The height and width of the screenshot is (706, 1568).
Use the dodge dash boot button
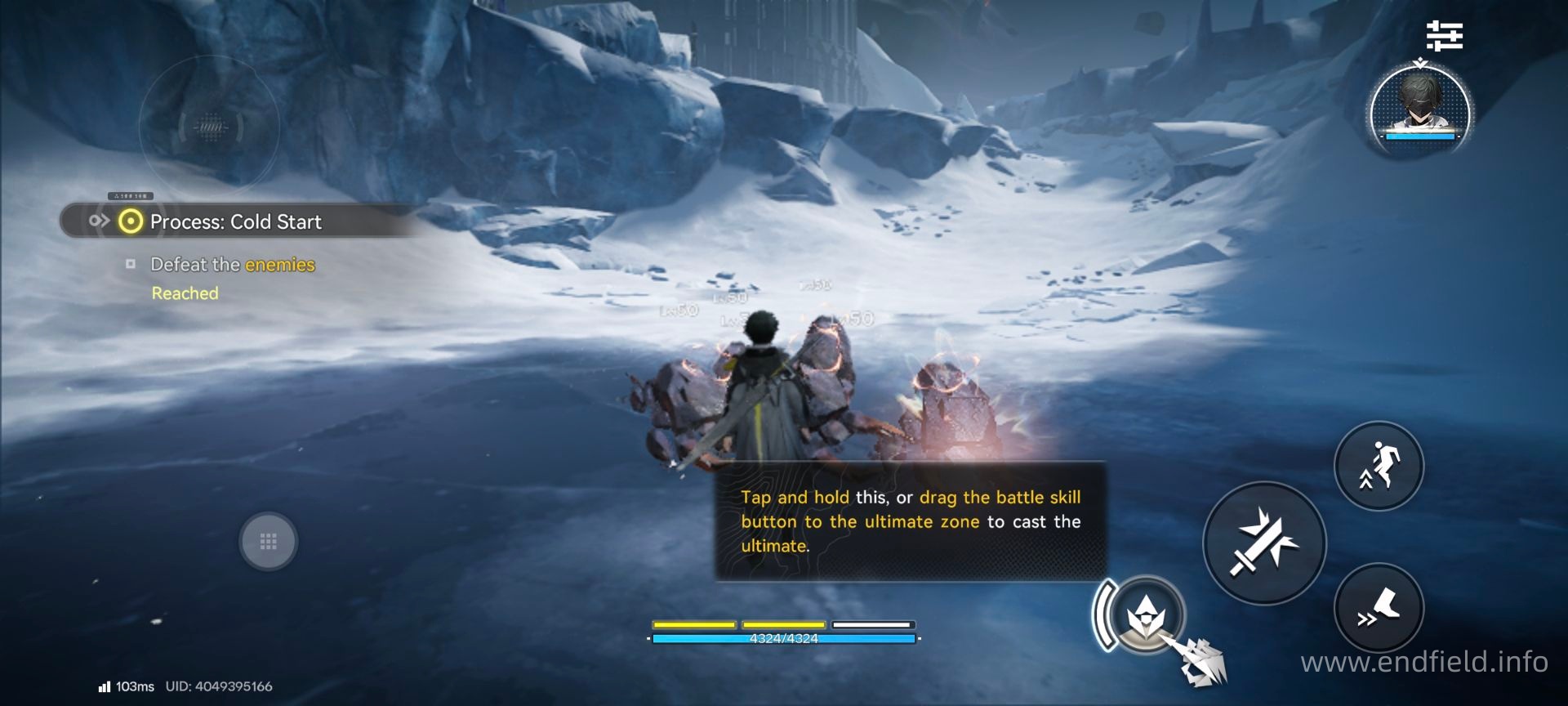click(1379, 608)
